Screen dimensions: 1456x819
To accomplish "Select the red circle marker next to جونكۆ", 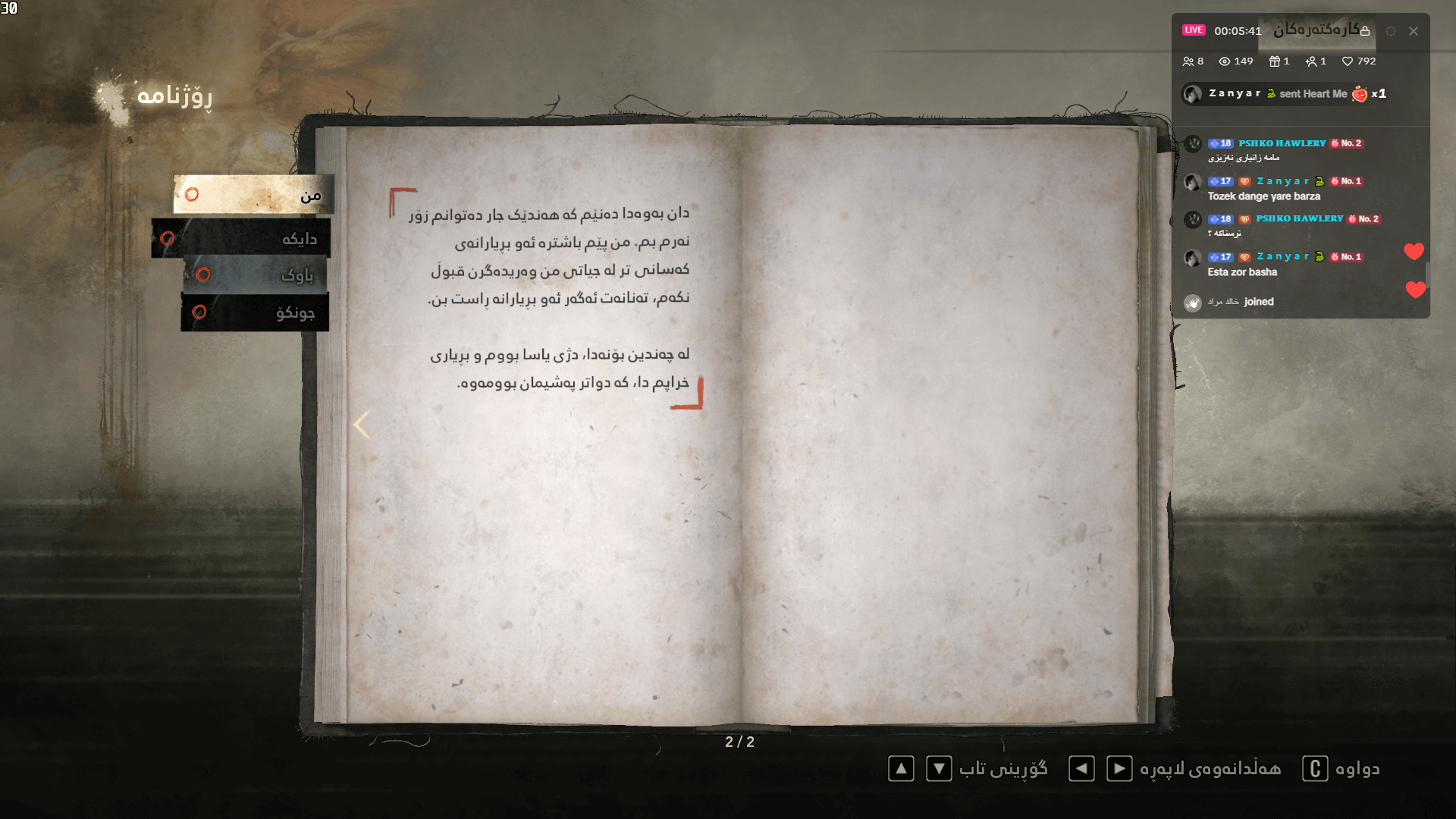I will click(x=199, y=312).
